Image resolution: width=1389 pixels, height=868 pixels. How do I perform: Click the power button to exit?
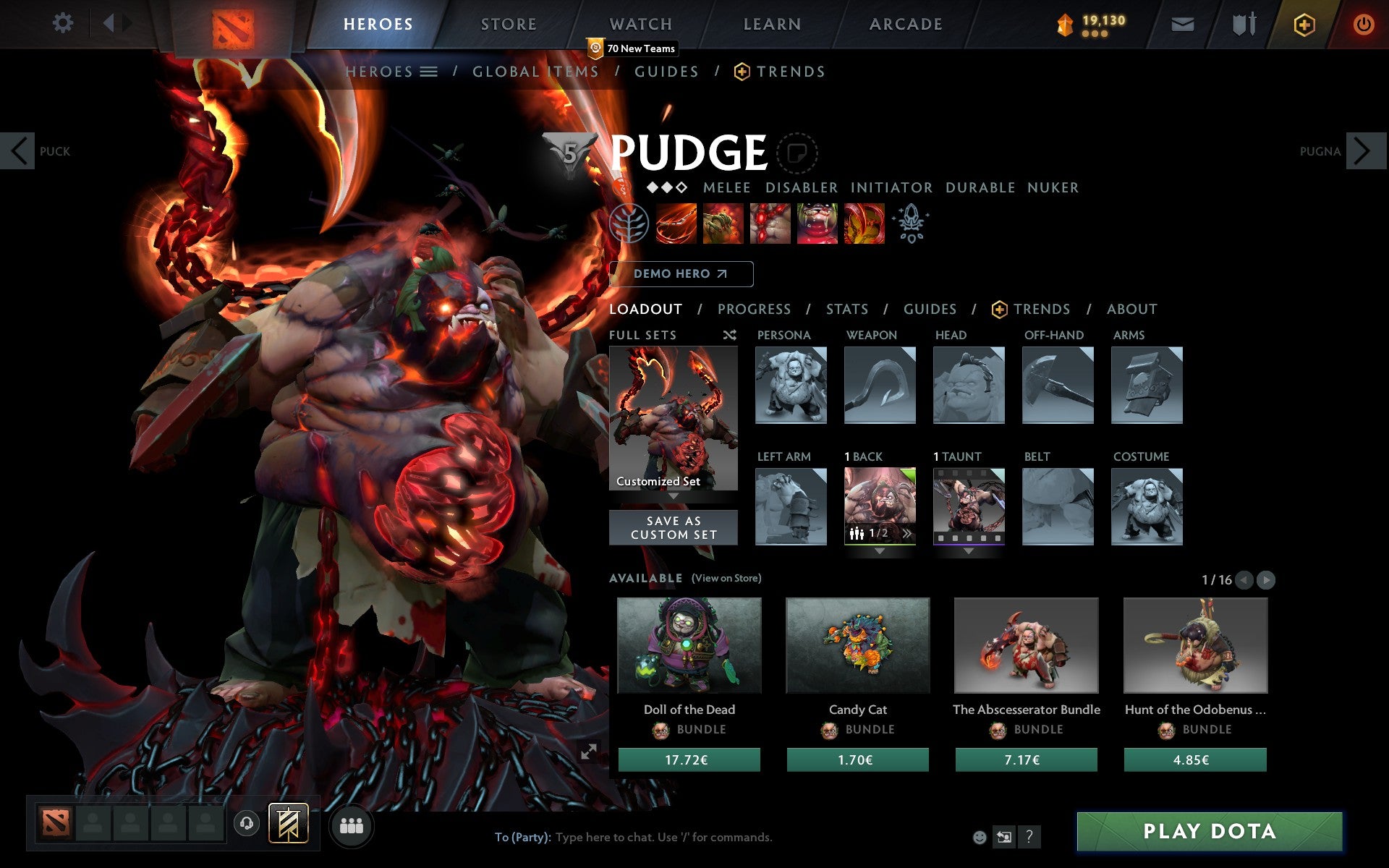[x=1363, y=23]
